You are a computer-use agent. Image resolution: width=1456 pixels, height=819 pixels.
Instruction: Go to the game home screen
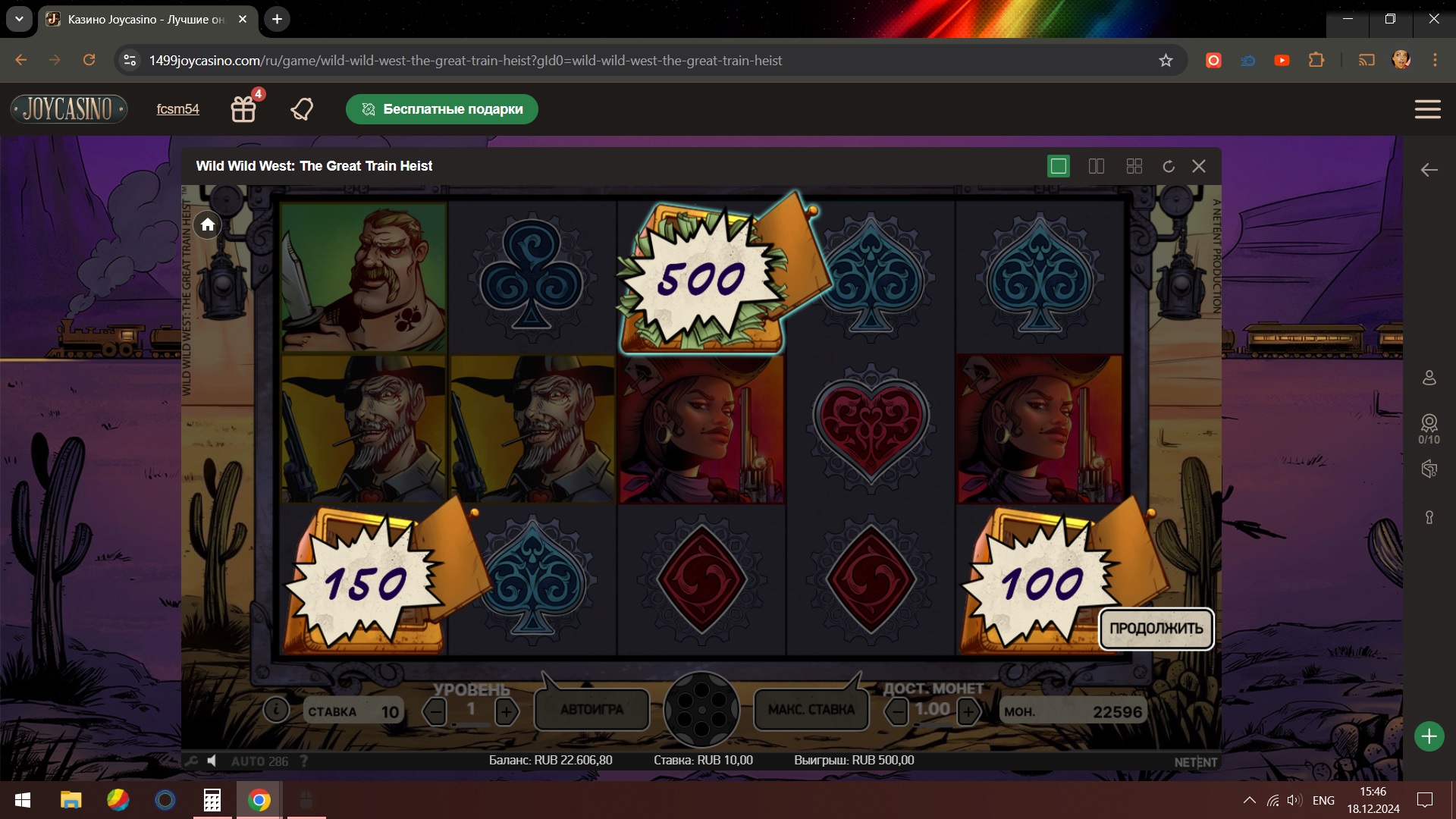click(208, 224)
